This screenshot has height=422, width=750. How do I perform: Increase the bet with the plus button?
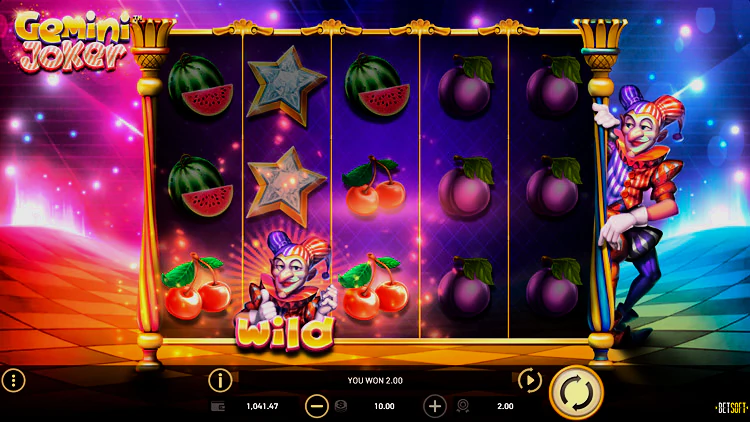(435, 406)
